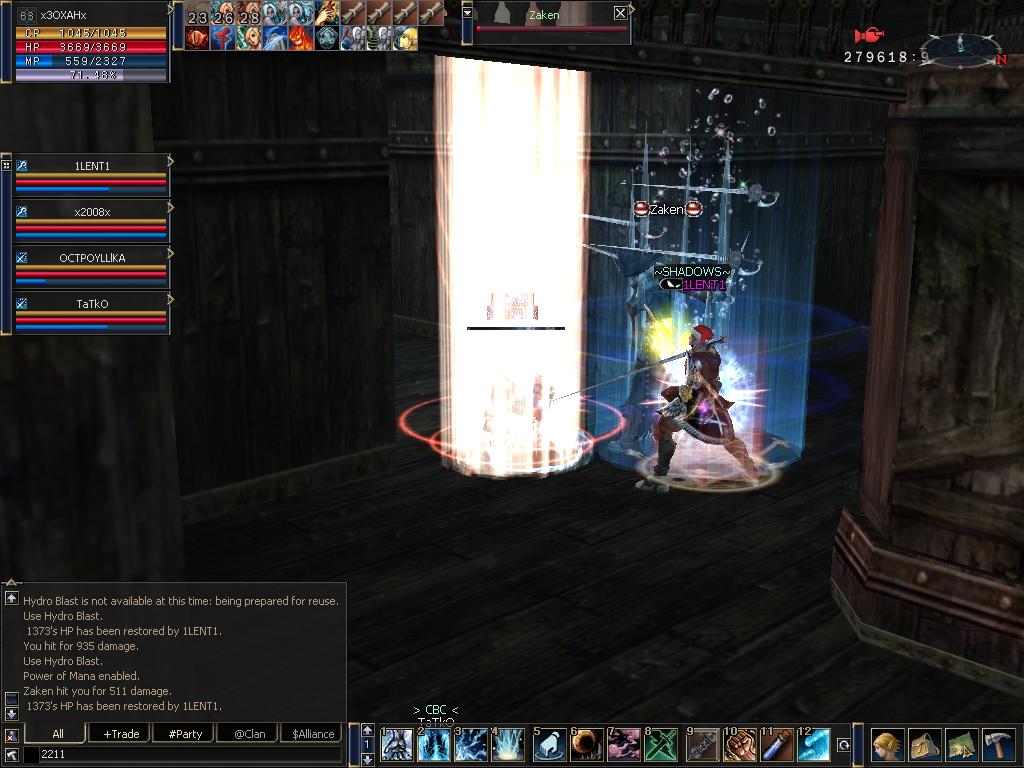
Task: Open the @Clan chat tab
Action: coord(248,734)
